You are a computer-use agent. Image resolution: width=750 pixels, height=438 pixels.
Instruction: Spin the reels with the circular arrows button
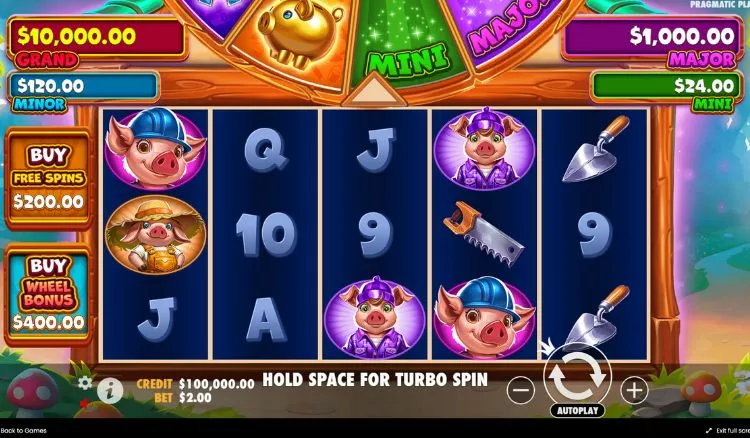[x=576, y=375]
